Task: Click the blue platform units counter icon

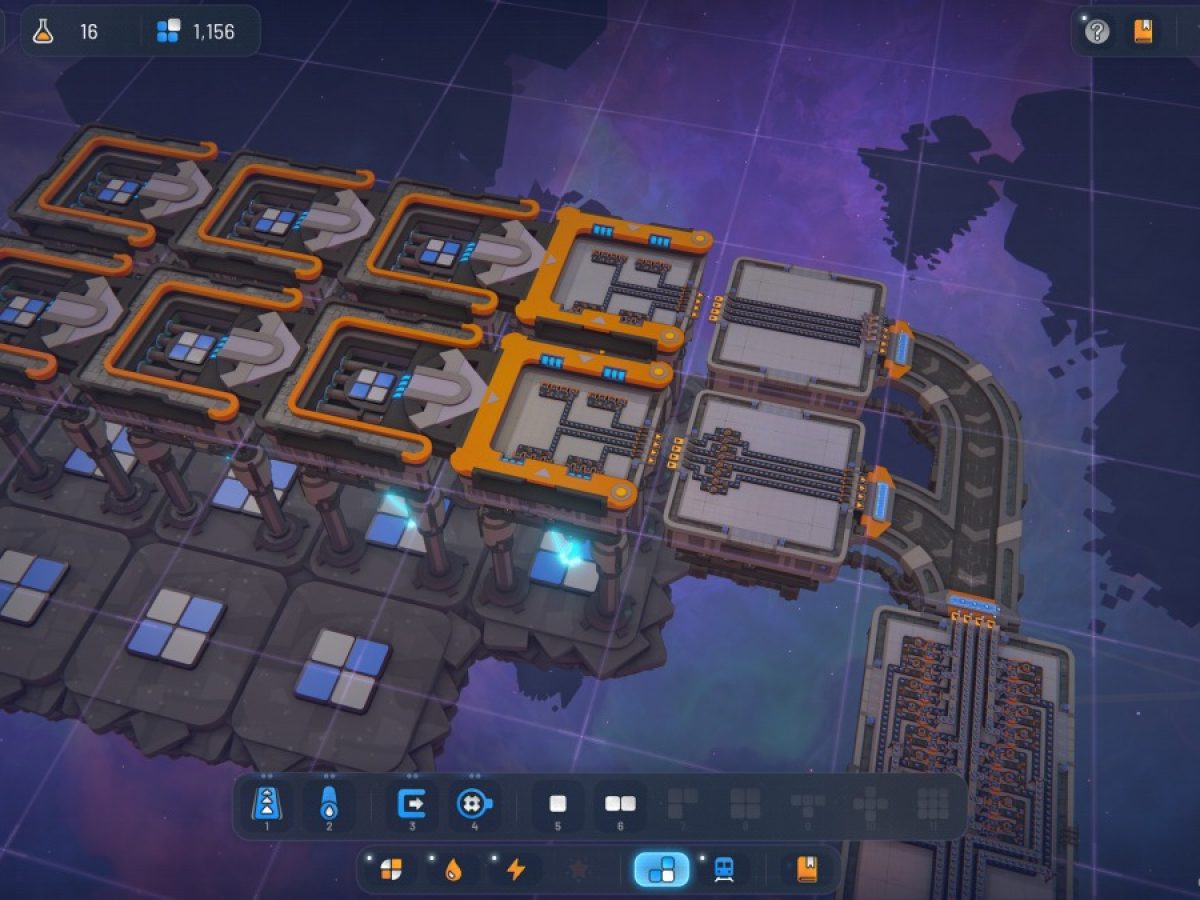Action: pos(168,32)
